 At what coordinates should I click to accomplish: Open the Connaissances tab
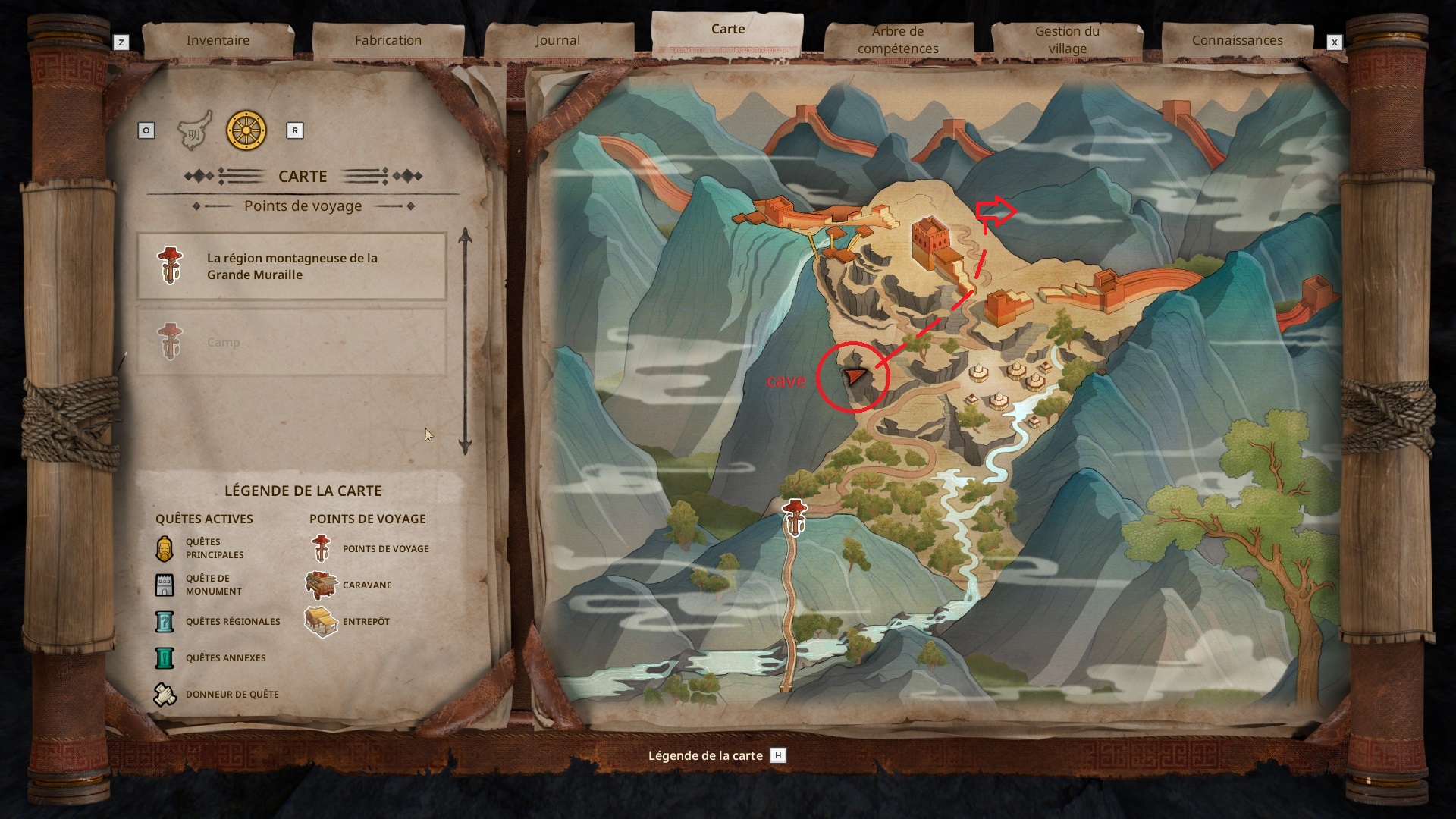(1237, 40)
